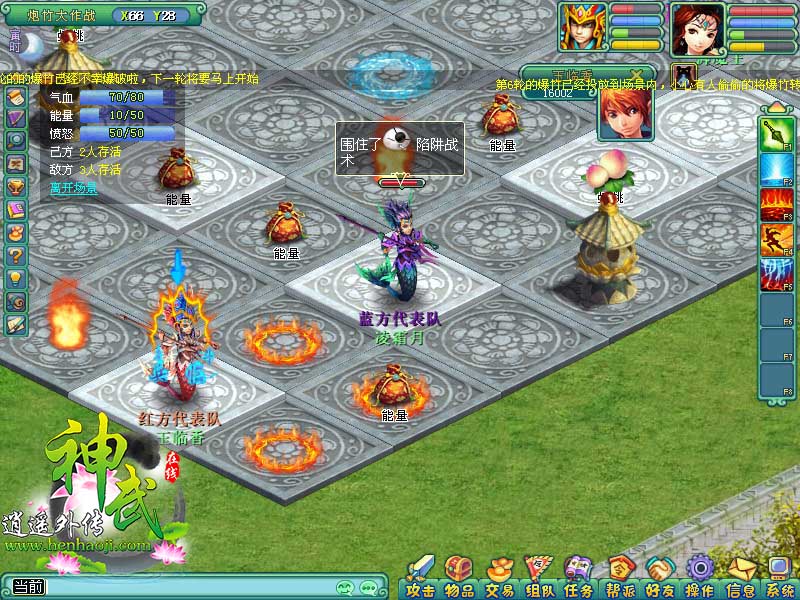
Task: Click the chat input field
Action: point(180,587)
